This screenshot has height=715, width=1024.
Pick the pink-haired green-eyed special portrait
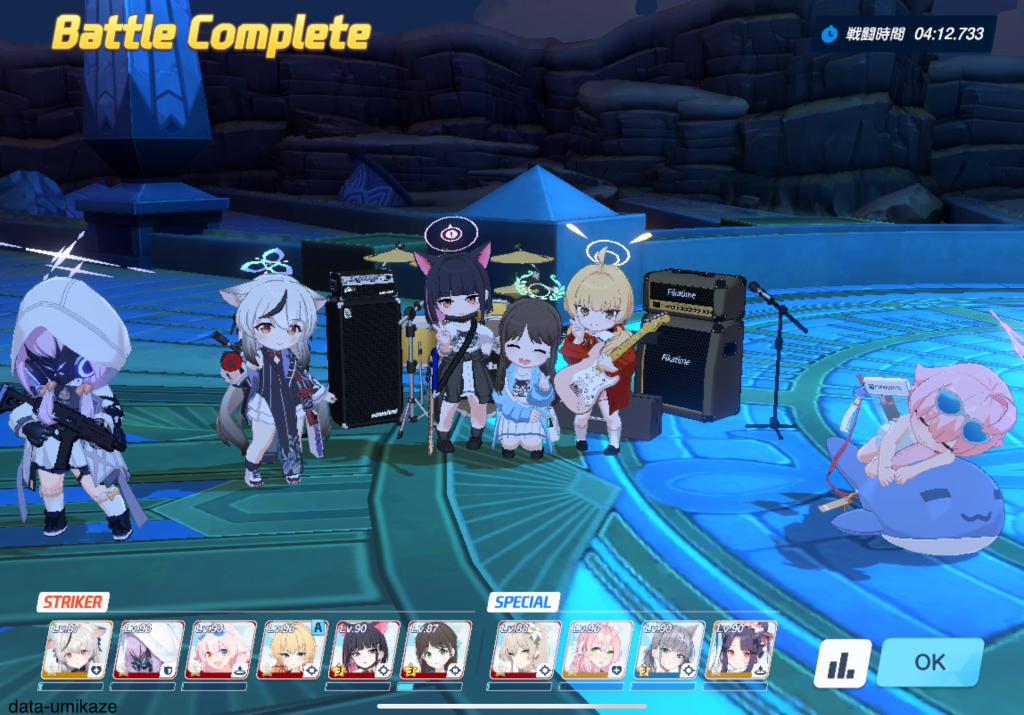[597, 650]
